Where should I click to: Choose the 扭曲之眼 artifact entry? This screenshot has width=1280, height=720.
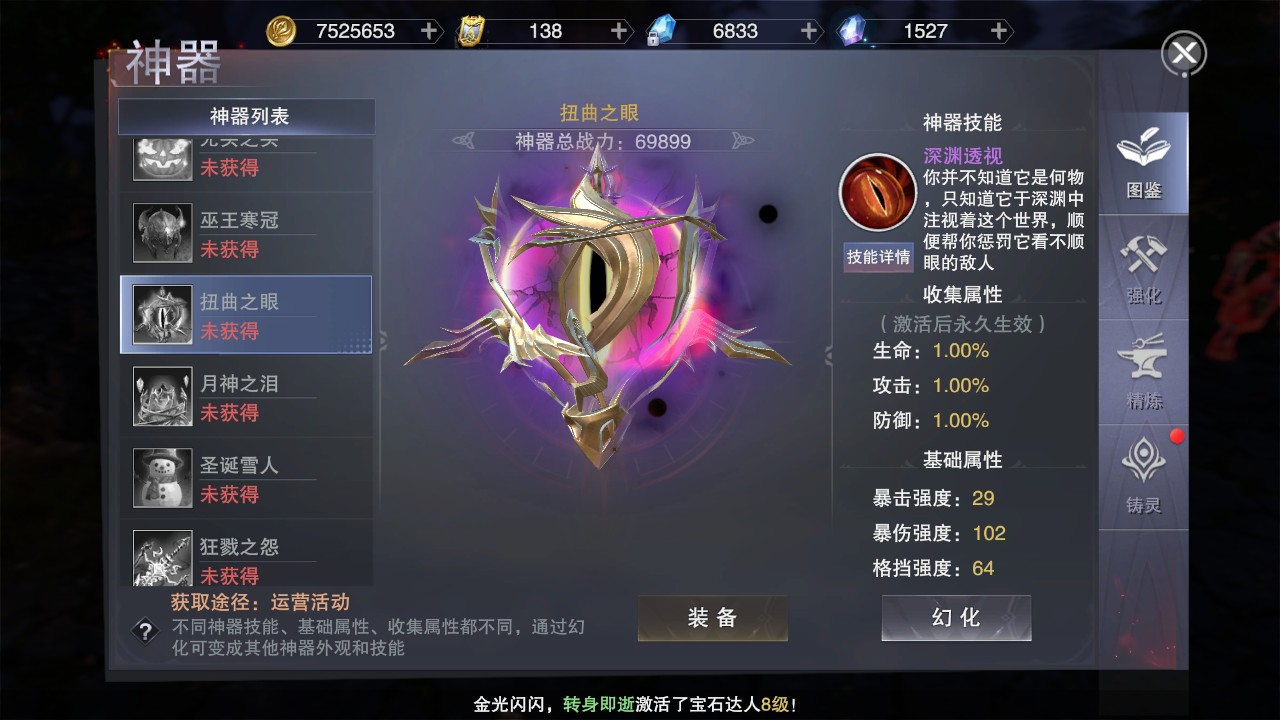point(246,315)
